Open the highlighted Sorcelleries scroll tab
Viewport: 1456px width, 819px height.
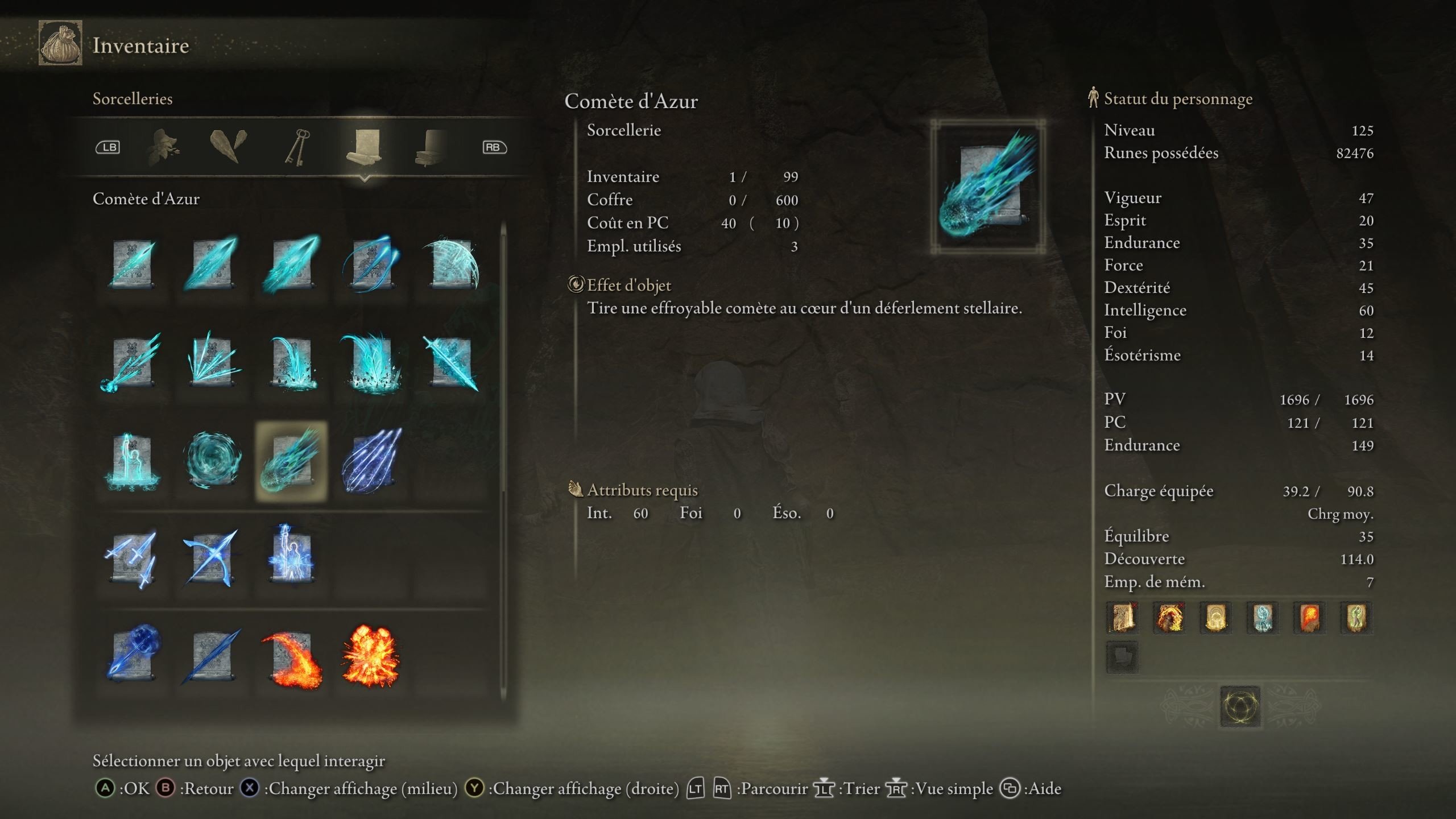tap(364, 146)
